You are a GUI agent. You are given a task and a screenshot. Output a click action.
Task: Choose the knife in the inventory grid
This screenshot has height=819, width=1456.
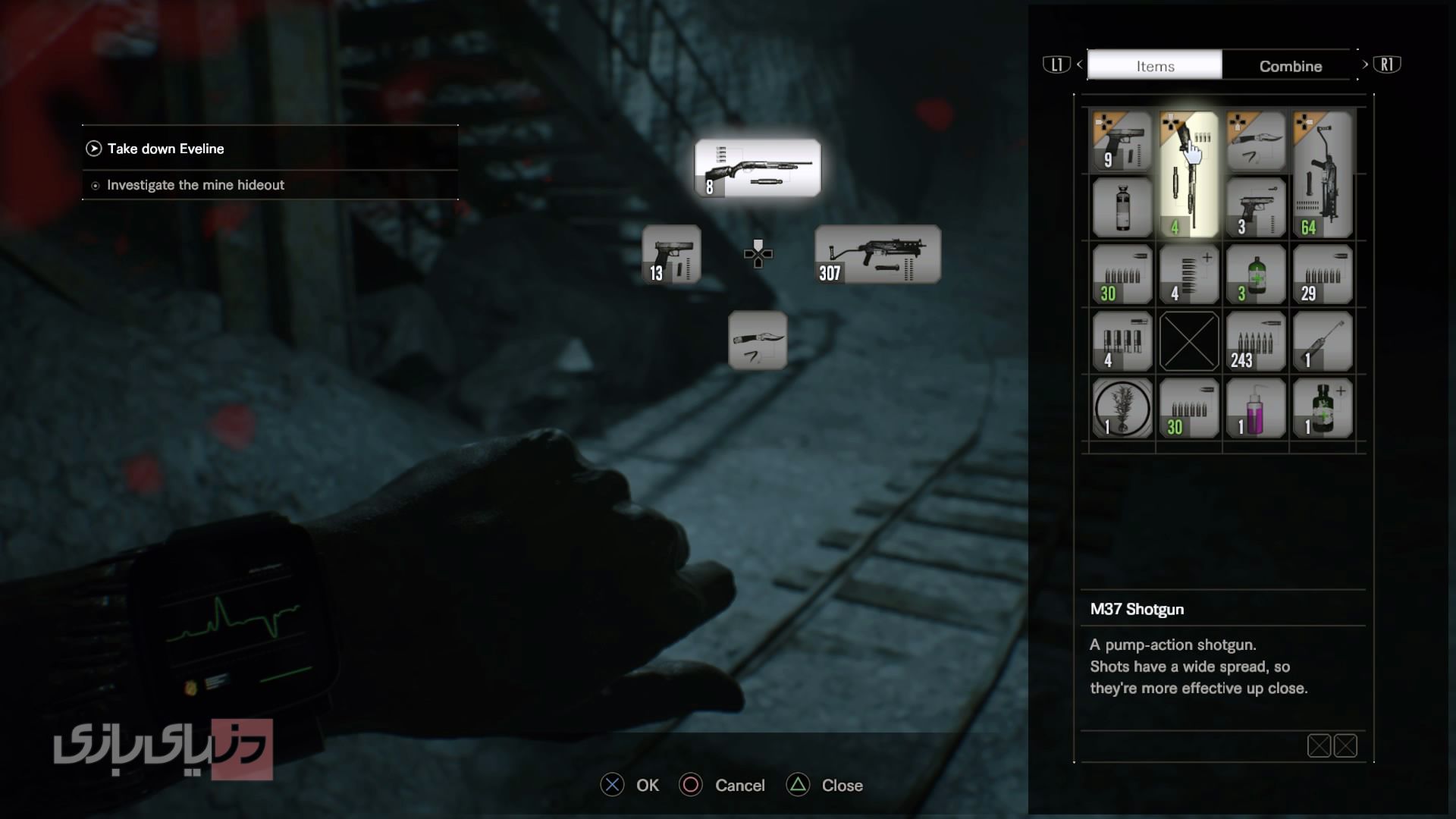coord(1255,142)
